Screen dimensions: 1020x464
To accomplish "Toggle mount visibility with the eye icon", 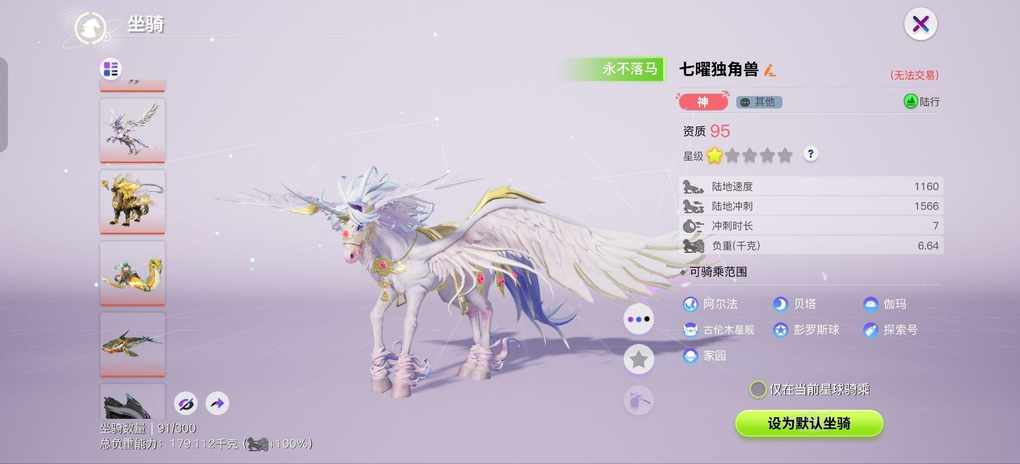I will click(185, 403).
